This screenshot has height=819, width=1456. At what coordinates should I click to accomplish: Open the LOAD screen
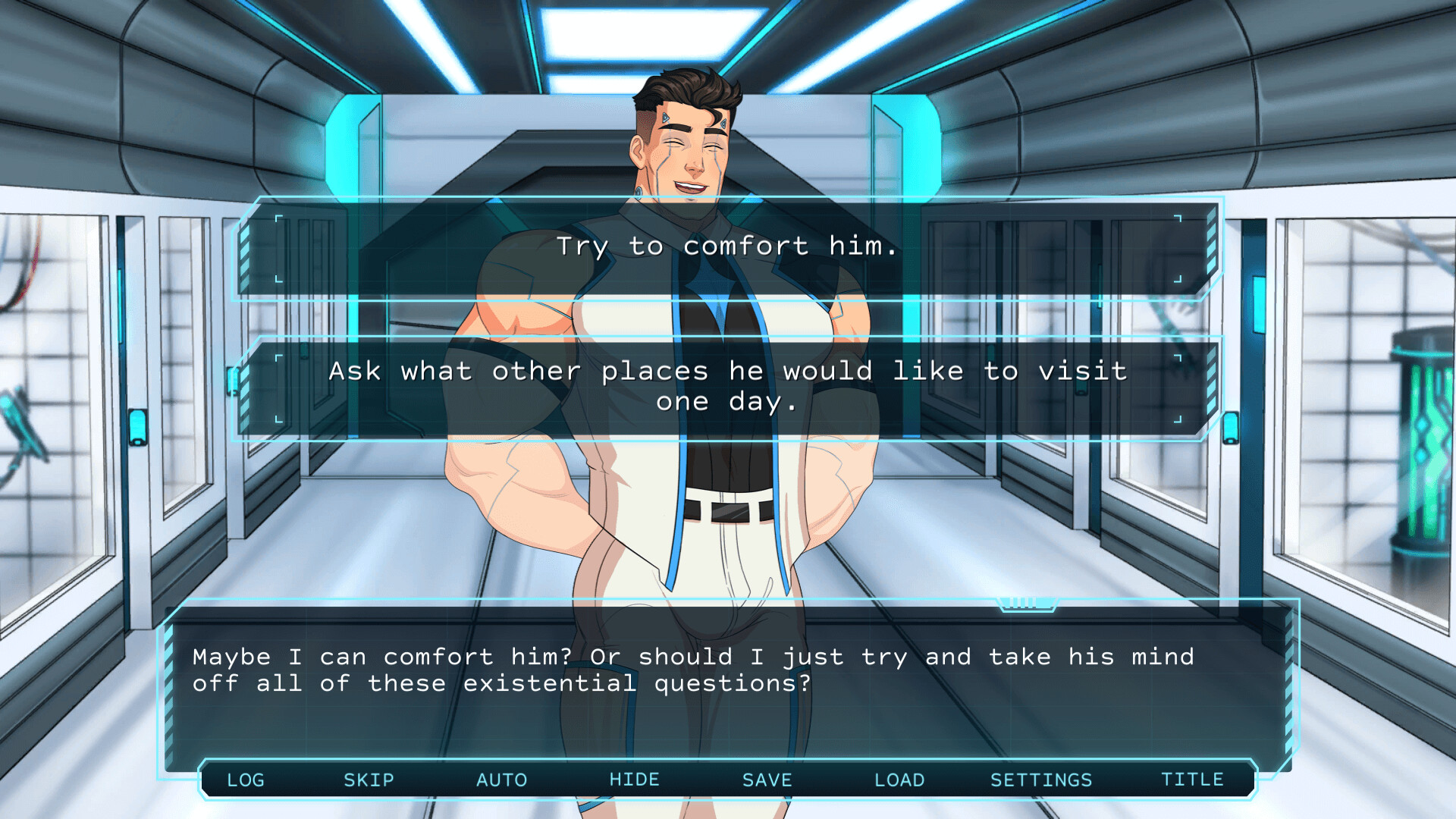[x=899, y=780]
